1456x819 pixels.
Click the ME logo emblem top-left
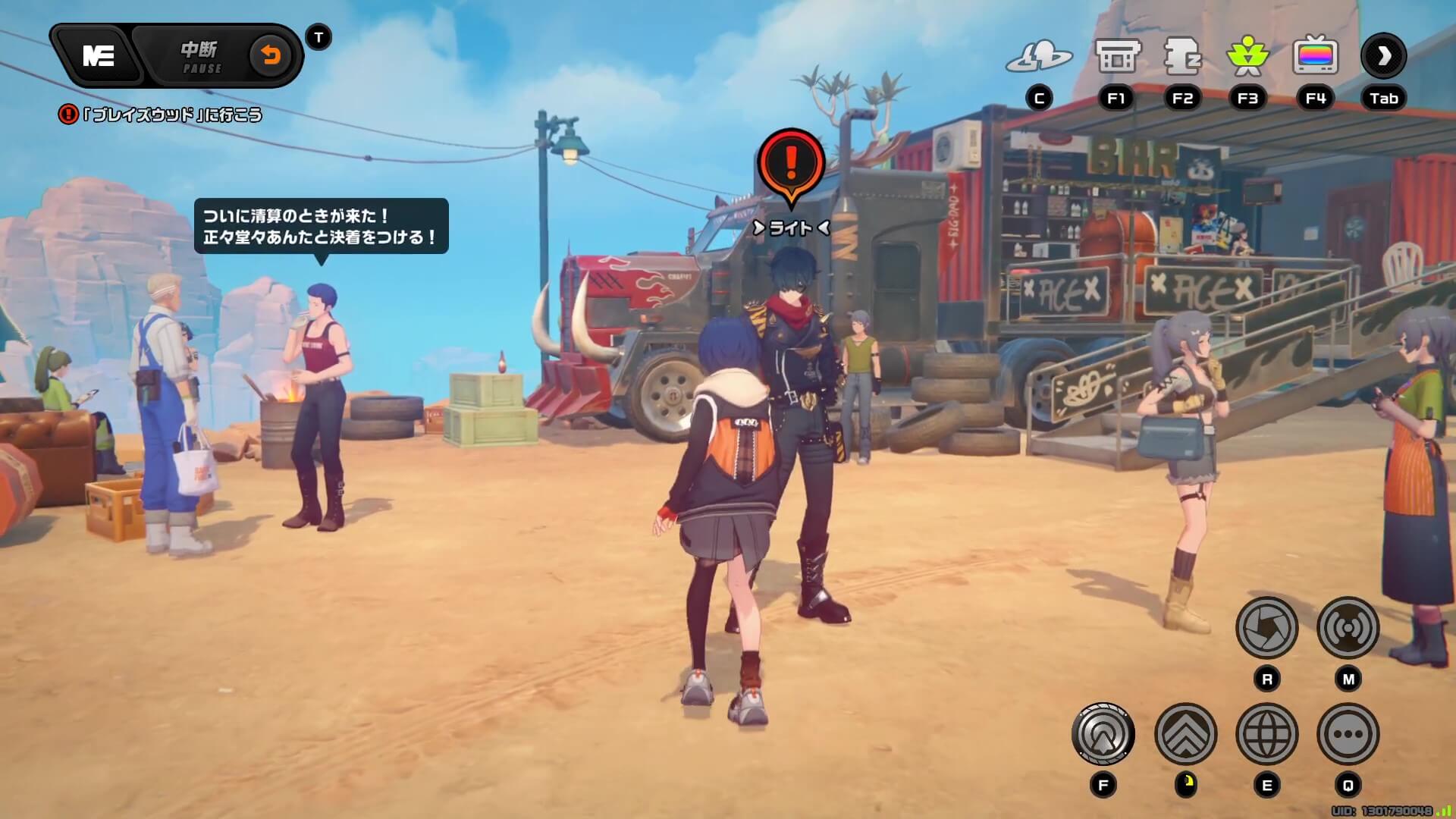coord(99,57)
